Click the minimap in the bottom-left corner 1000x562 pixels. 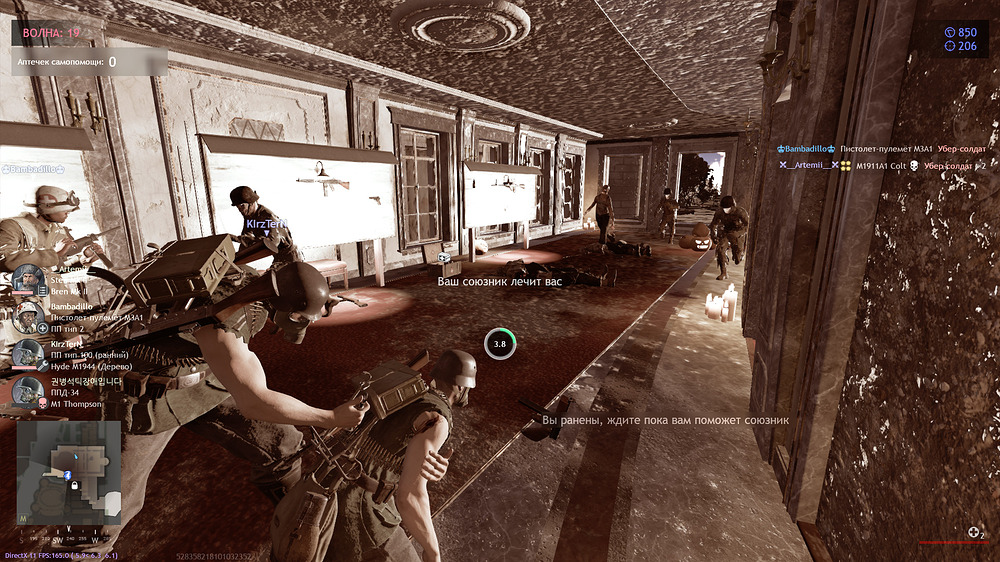70,472
